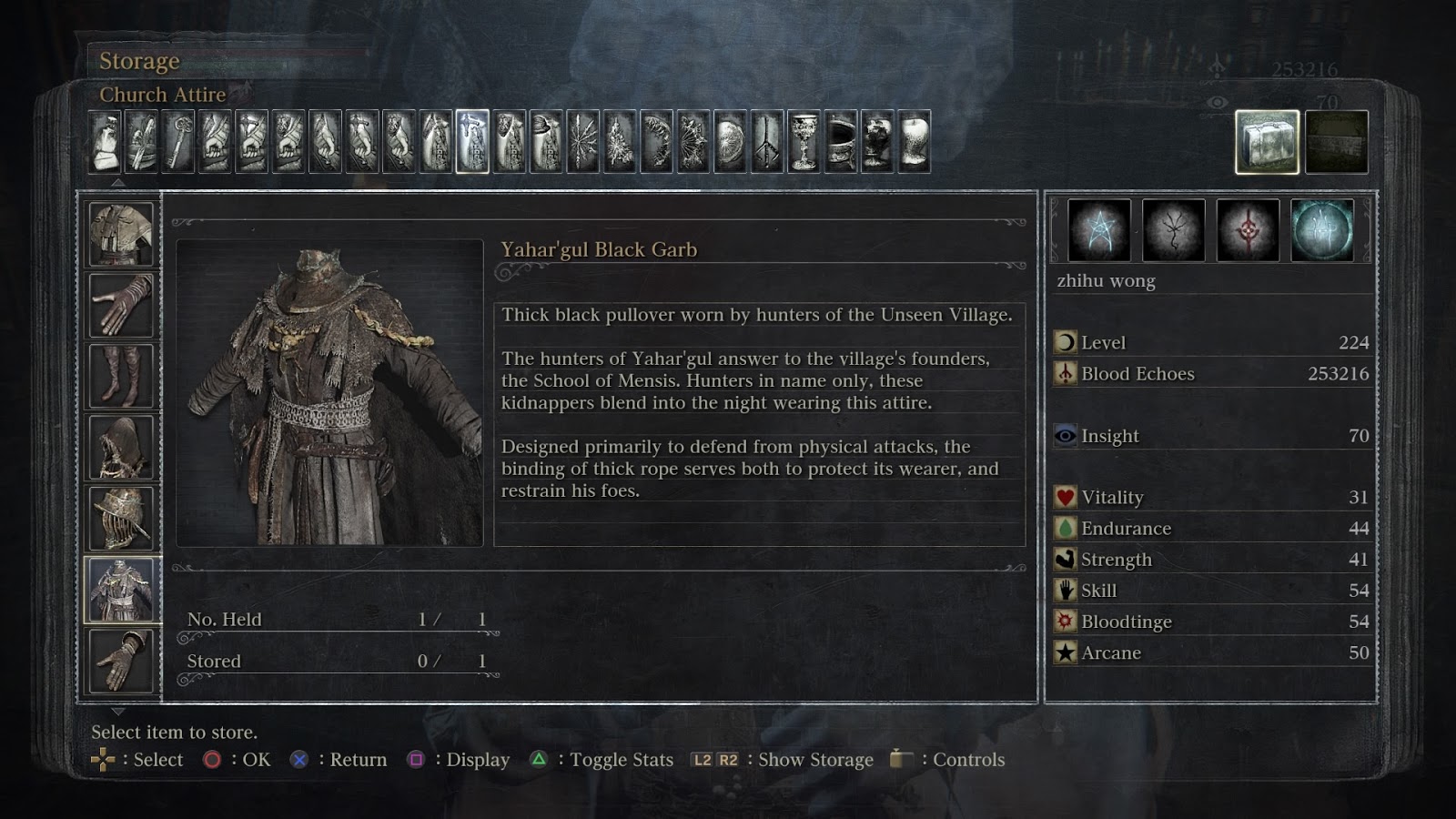Image resolution: width=1456 pixels, height=819 pixels.
Task: Switch to the key category tab
Action: [178, 142]
